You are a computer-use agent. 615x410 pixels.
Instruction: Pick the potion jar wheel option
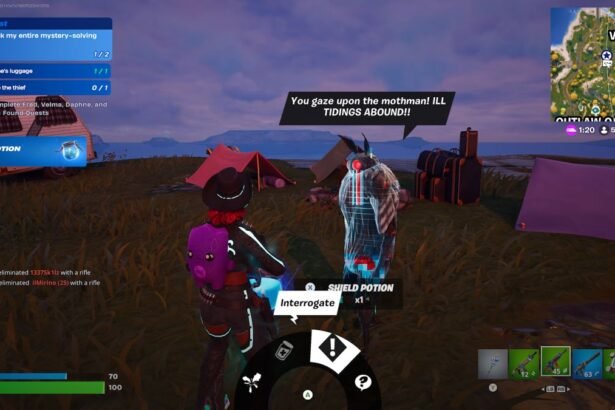click(284, 349)
